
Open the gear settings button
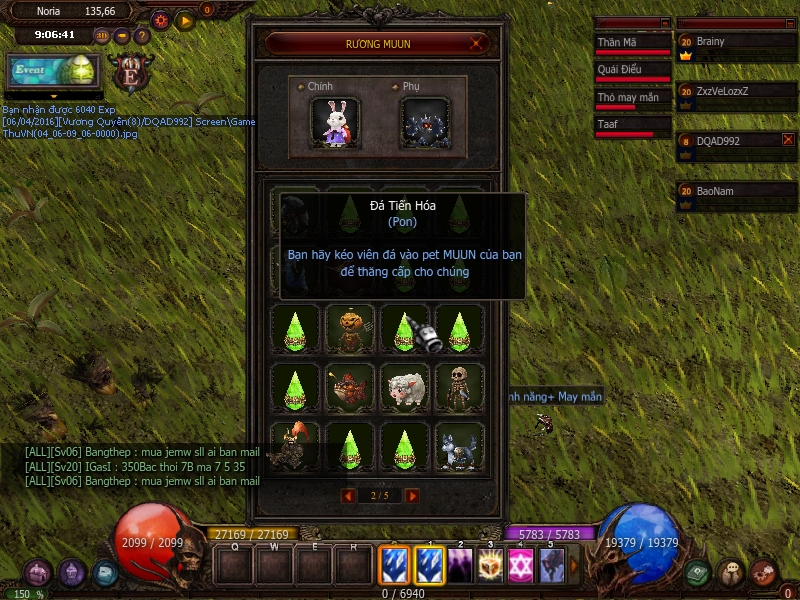coord(161,20)
